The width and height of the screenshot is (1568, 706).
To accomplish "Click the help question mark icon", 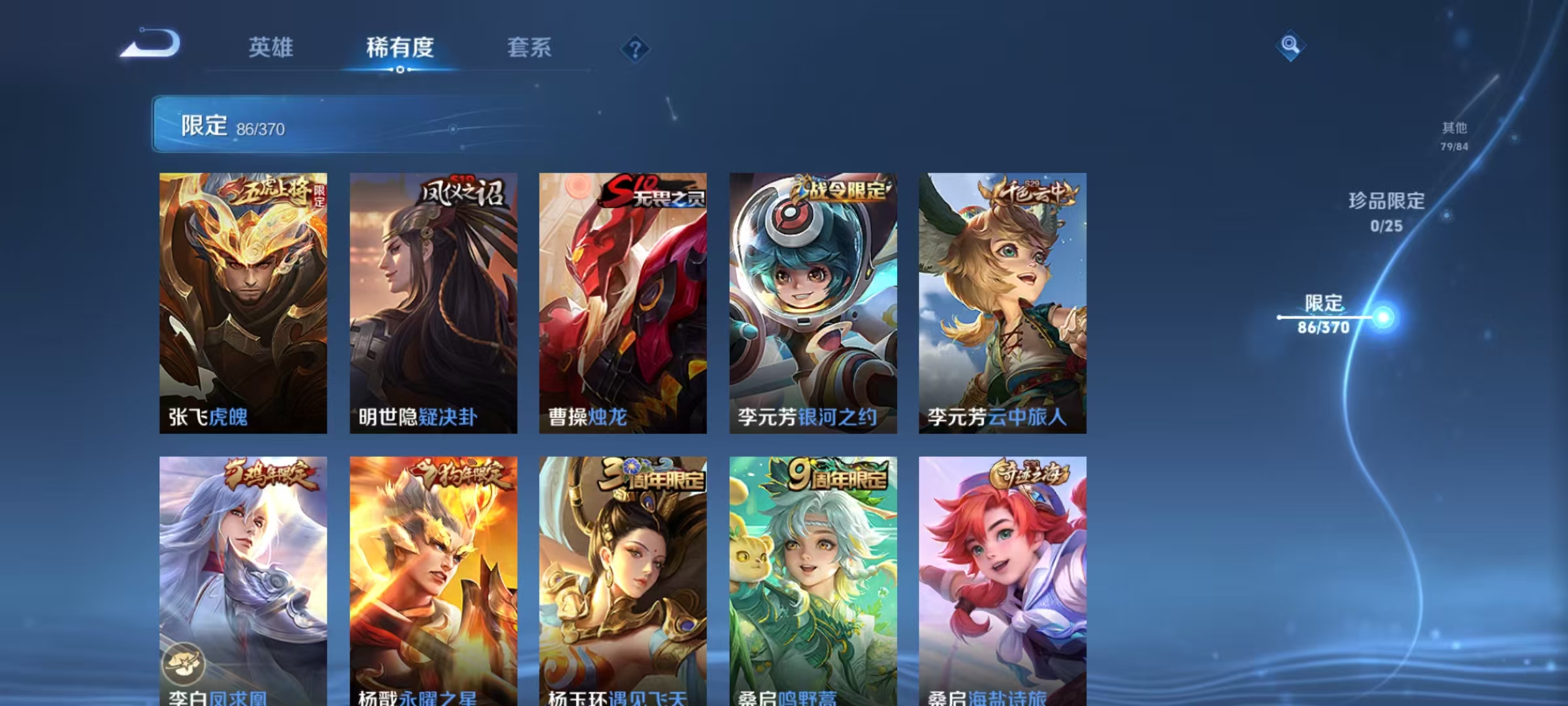I will pyautogui.click(x=635, y=48).
